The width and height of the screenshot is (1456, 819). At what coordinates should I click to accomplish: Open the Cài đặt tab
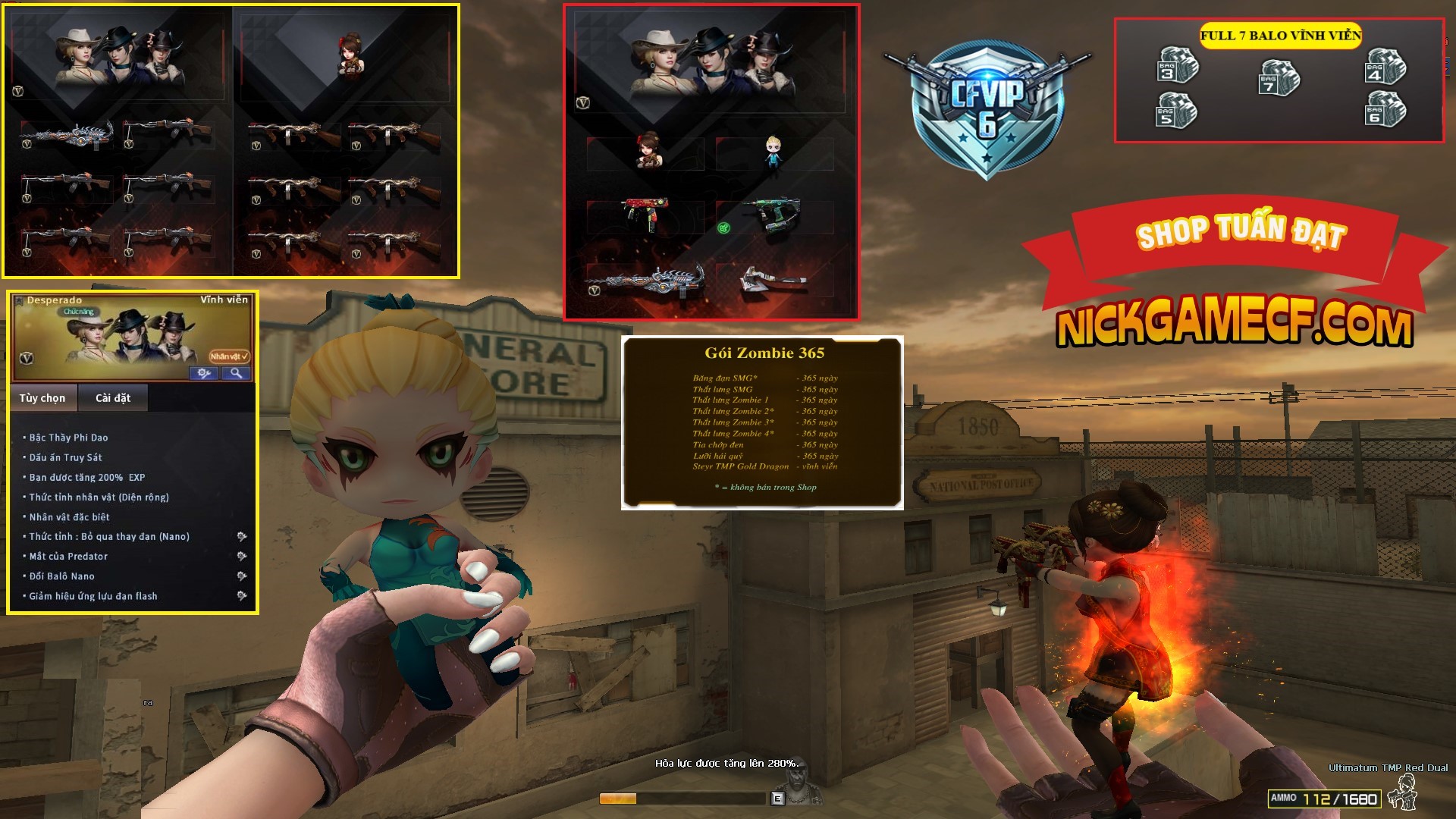(x=113, y=398)
